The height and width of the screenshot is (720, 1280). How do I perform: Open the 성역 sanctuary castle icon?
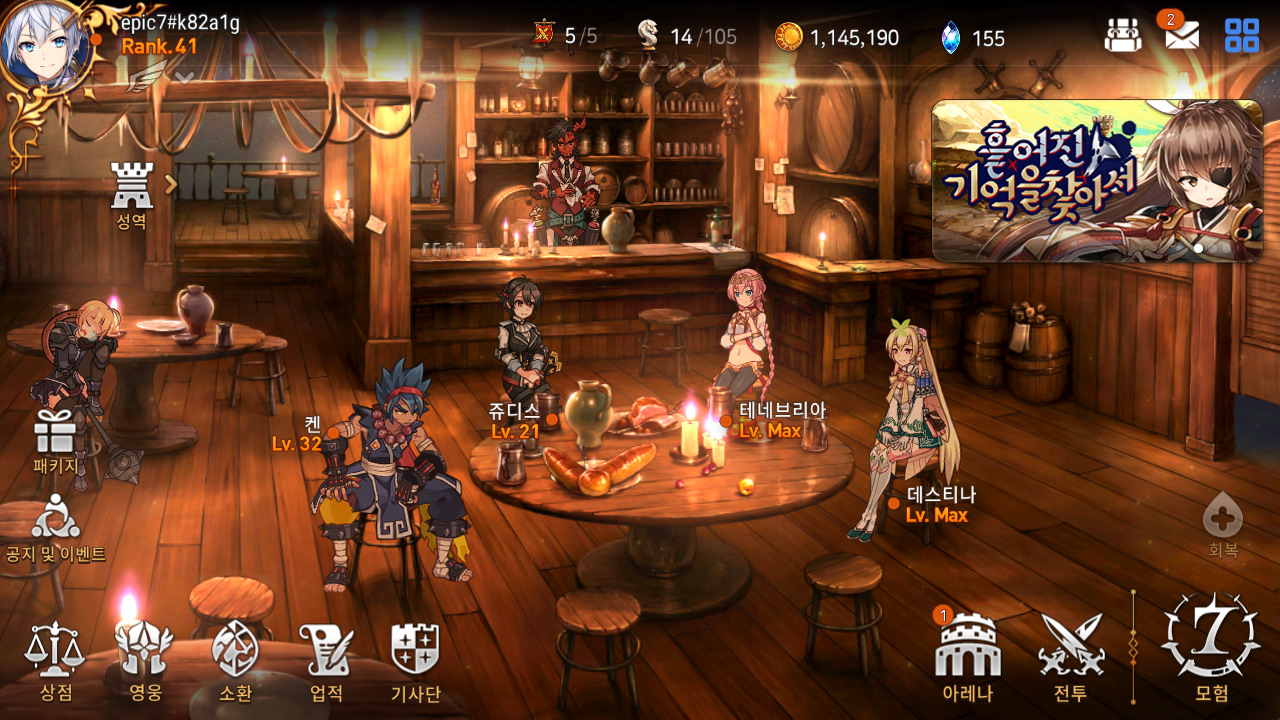(x=132, y=193)
